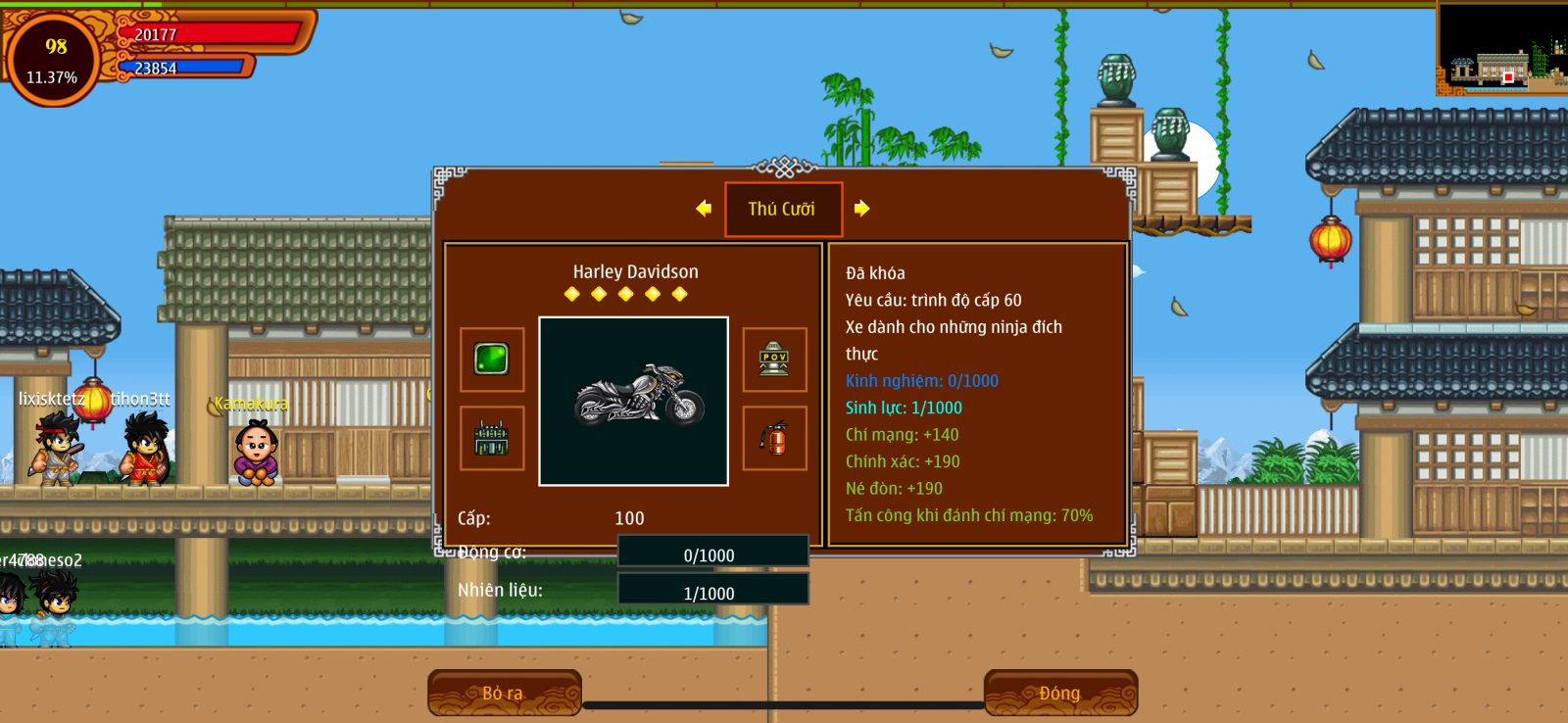This screenshot has width=1568, height=723.
Task: Go to the next tab with right arrow
Action: point(861,209)
